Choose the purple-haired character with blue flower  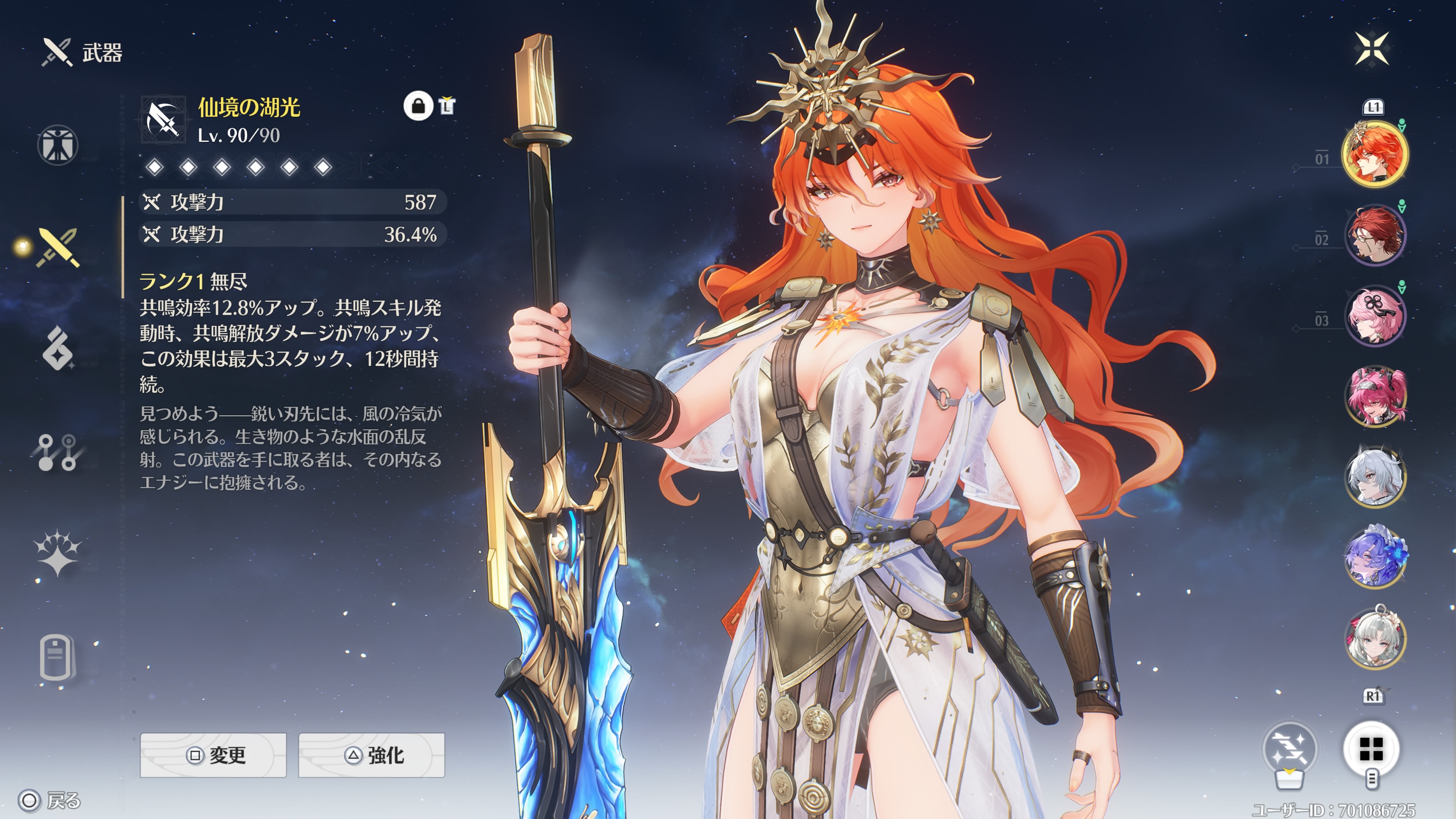[1374, 557]
